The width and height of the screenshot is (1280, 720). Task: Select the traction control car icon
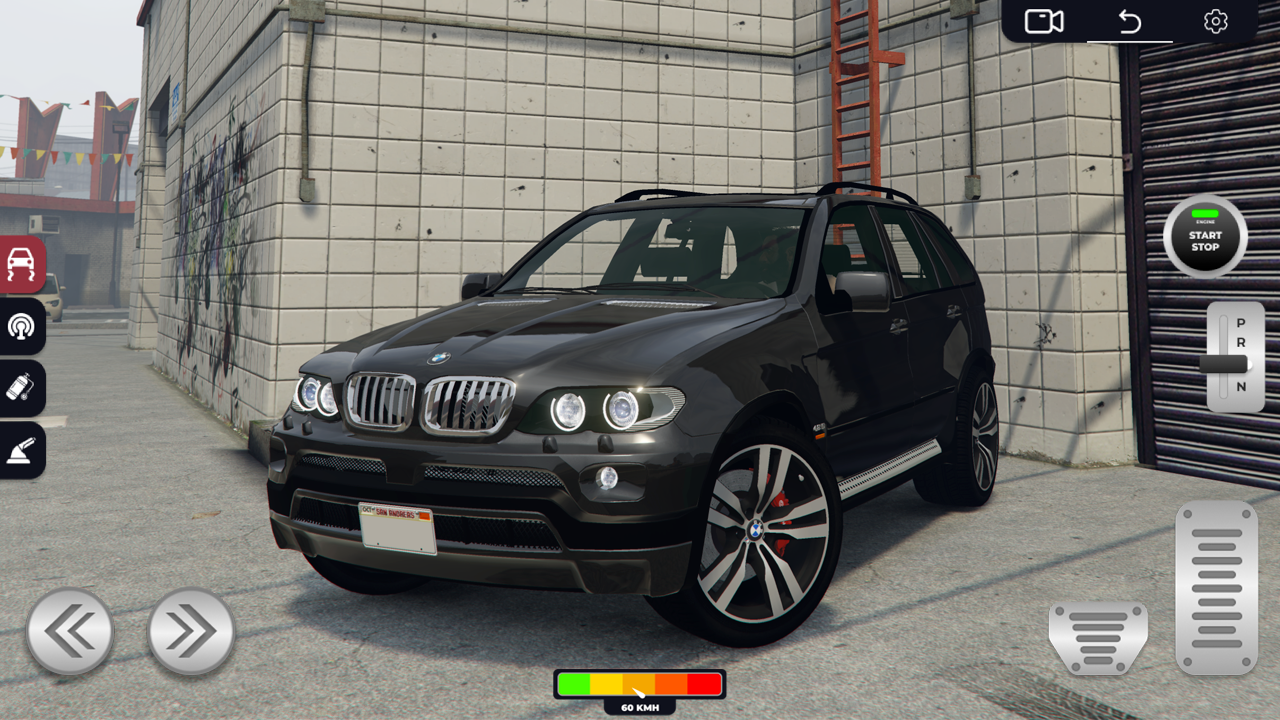coord(20,265)
